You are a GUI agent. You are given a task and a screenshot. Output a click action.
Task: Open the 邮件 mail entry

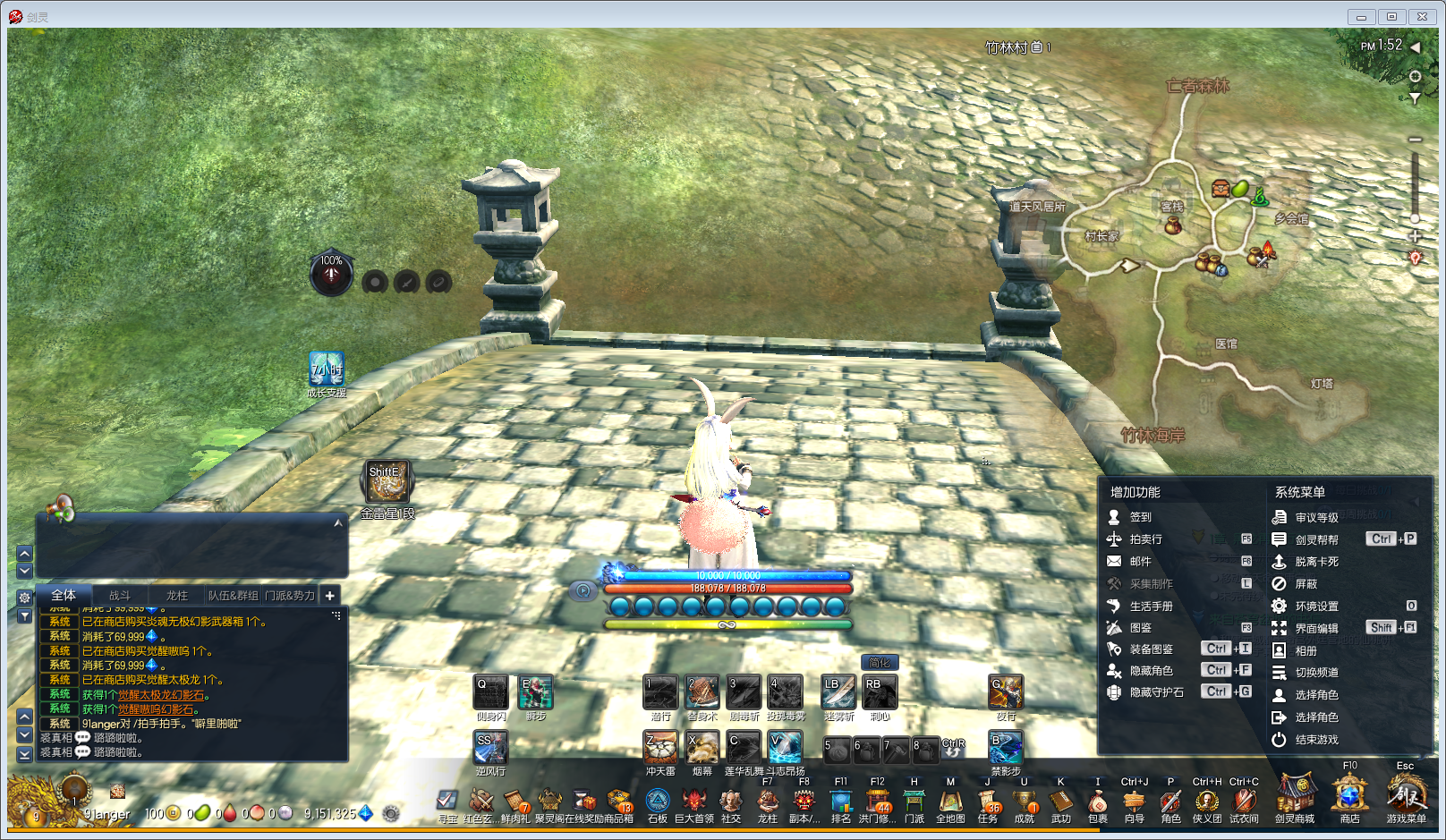coord(1139,562)
